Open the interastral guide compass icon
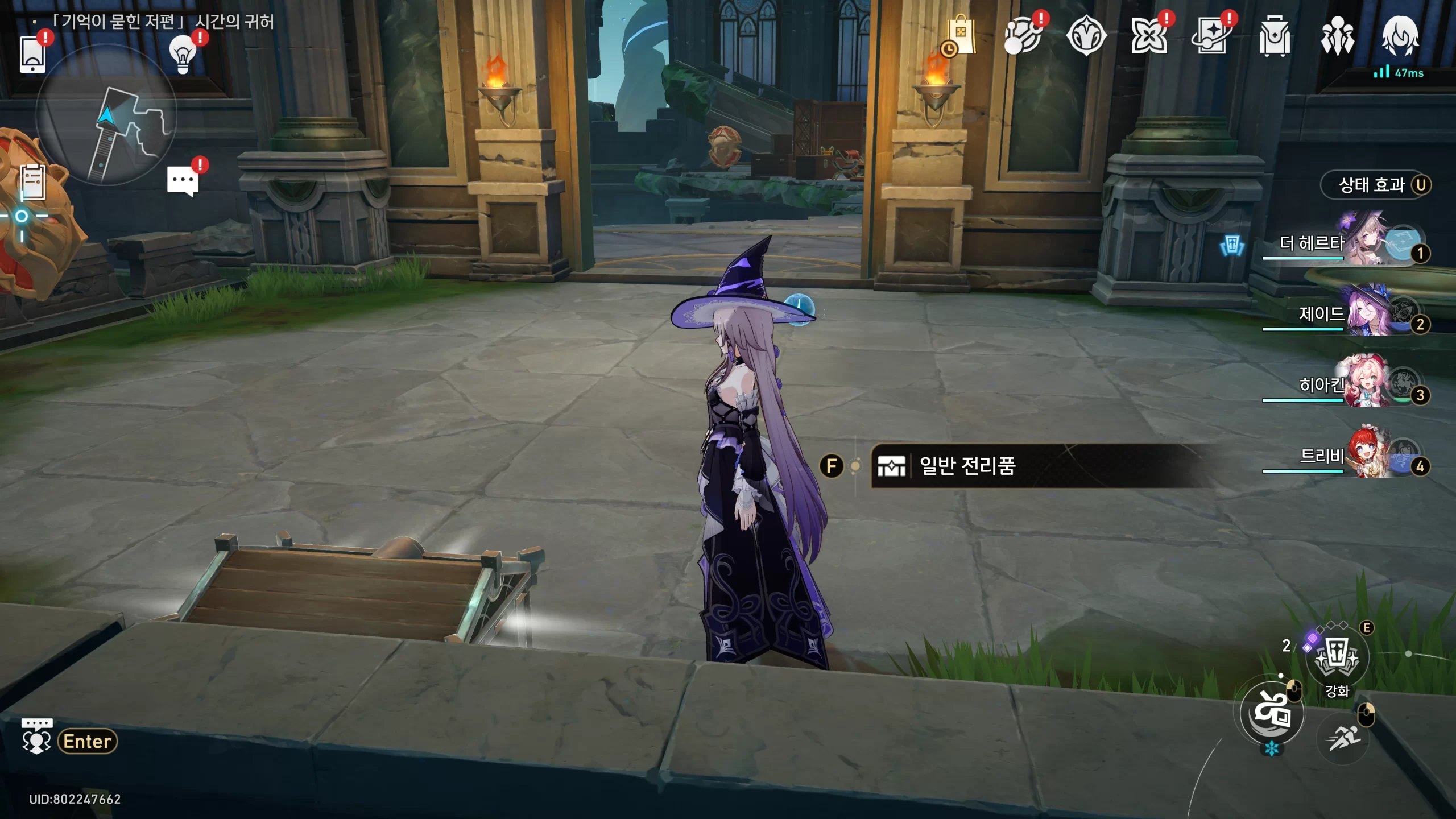 (x=1086, y=36)
